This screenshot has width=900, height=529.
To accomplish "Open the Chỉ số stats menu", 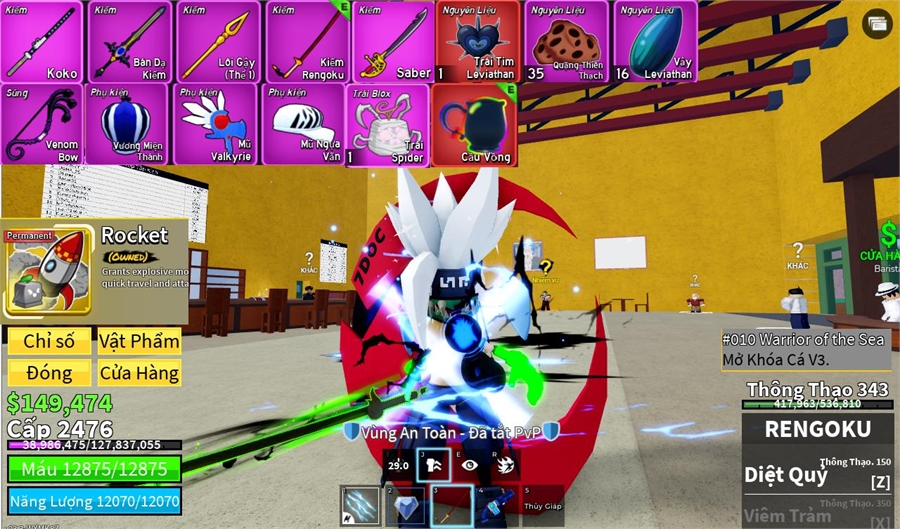I will pyautogui.click(x=49, y=341).
